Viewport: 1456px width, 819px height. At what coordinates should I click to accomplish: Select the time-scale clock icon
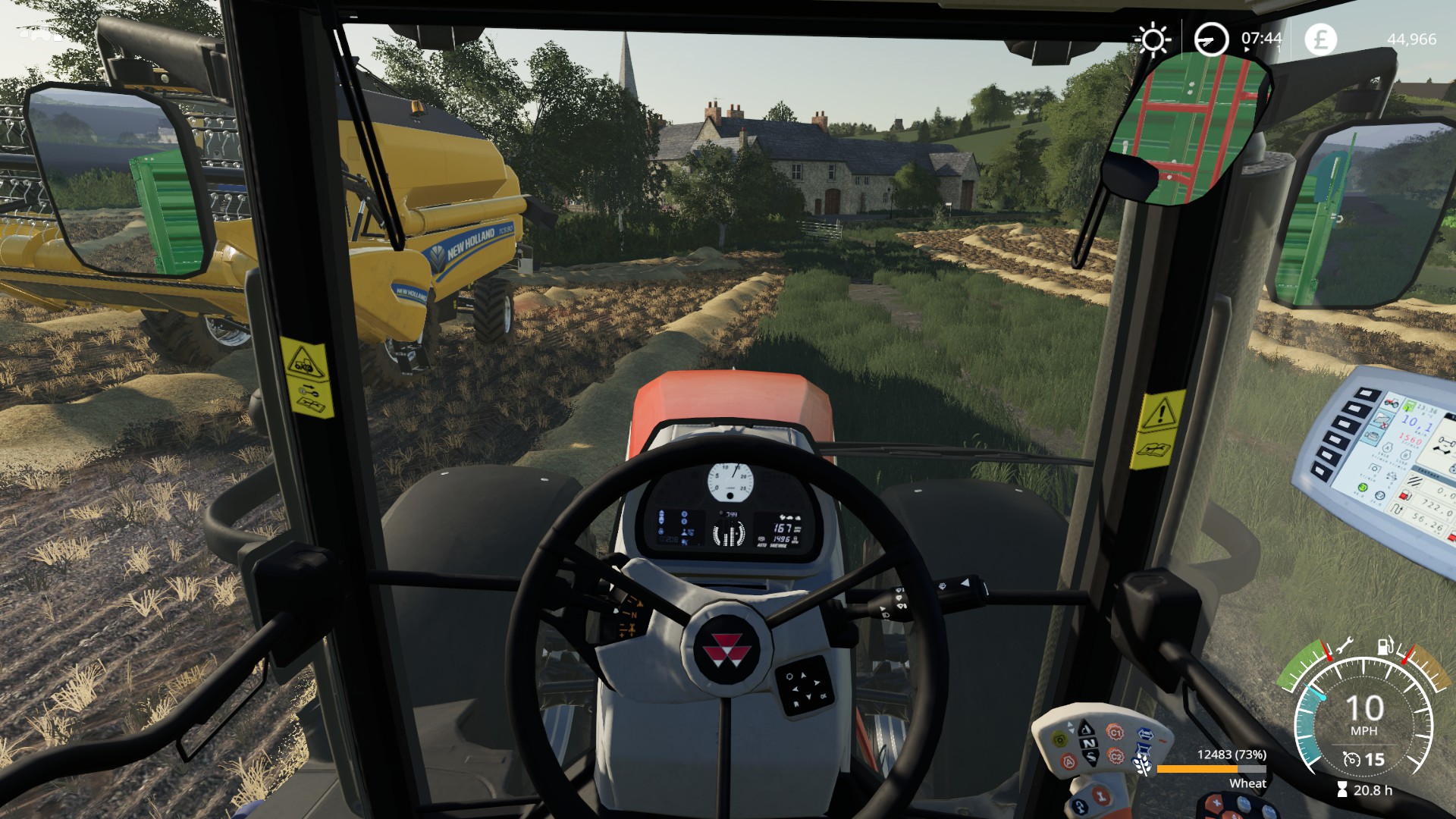pyautogui.click(x=1210, y=39)
